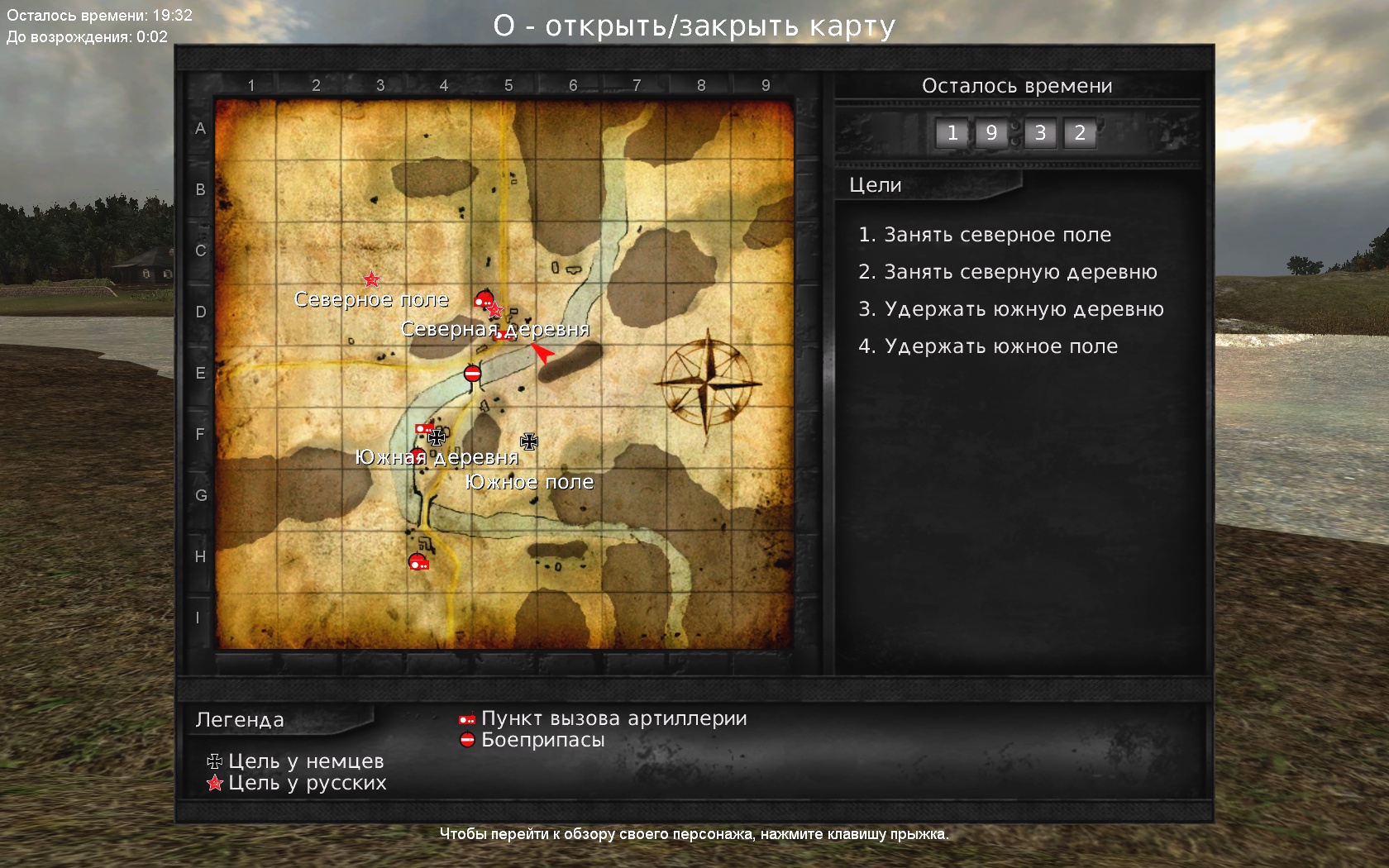Select the iron cross marker above 'Южное поле'
Screen dimensions: 1389x868
point(529,441)
